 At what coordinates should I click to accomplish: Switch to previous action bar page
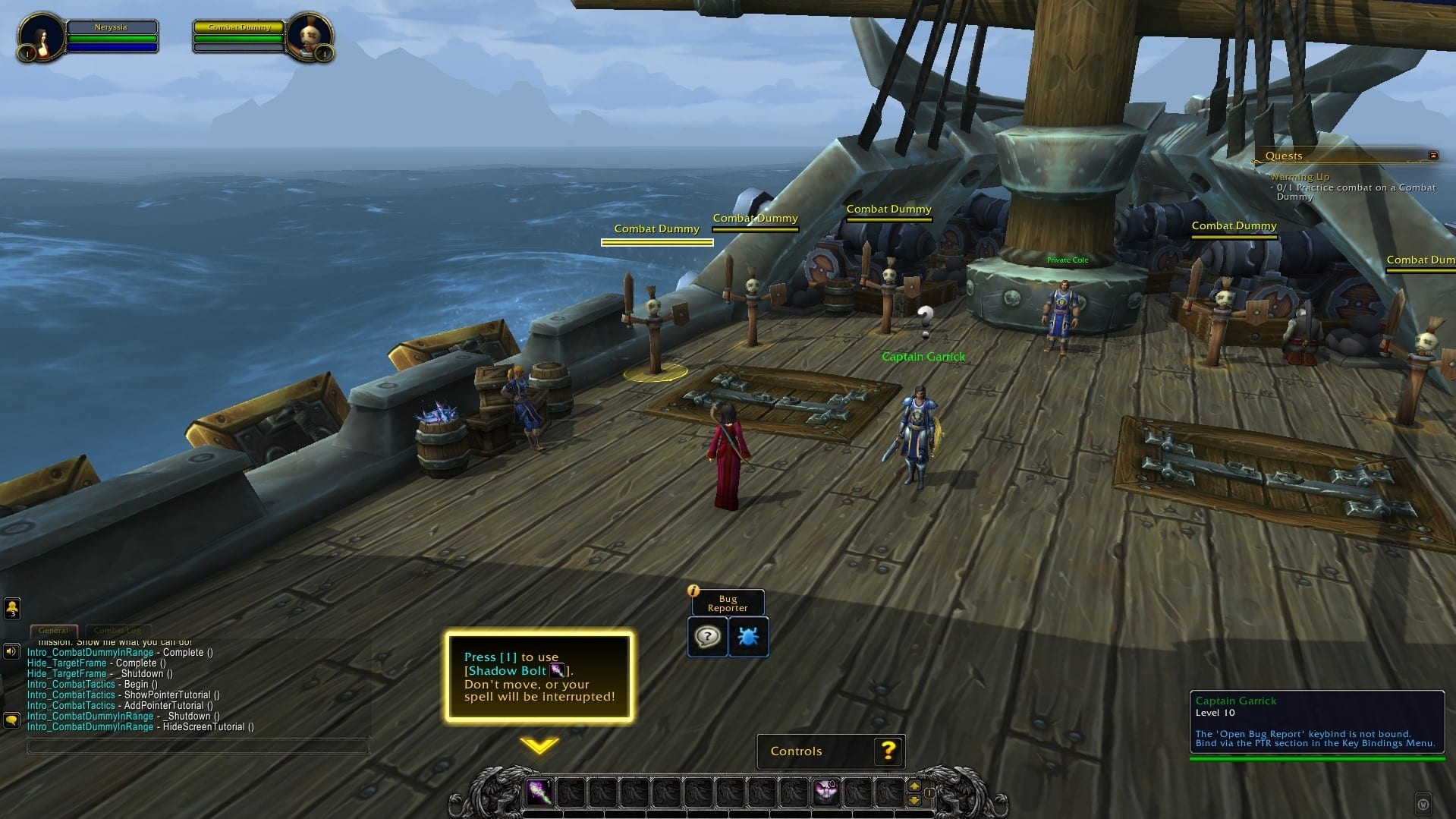[914, 800]
